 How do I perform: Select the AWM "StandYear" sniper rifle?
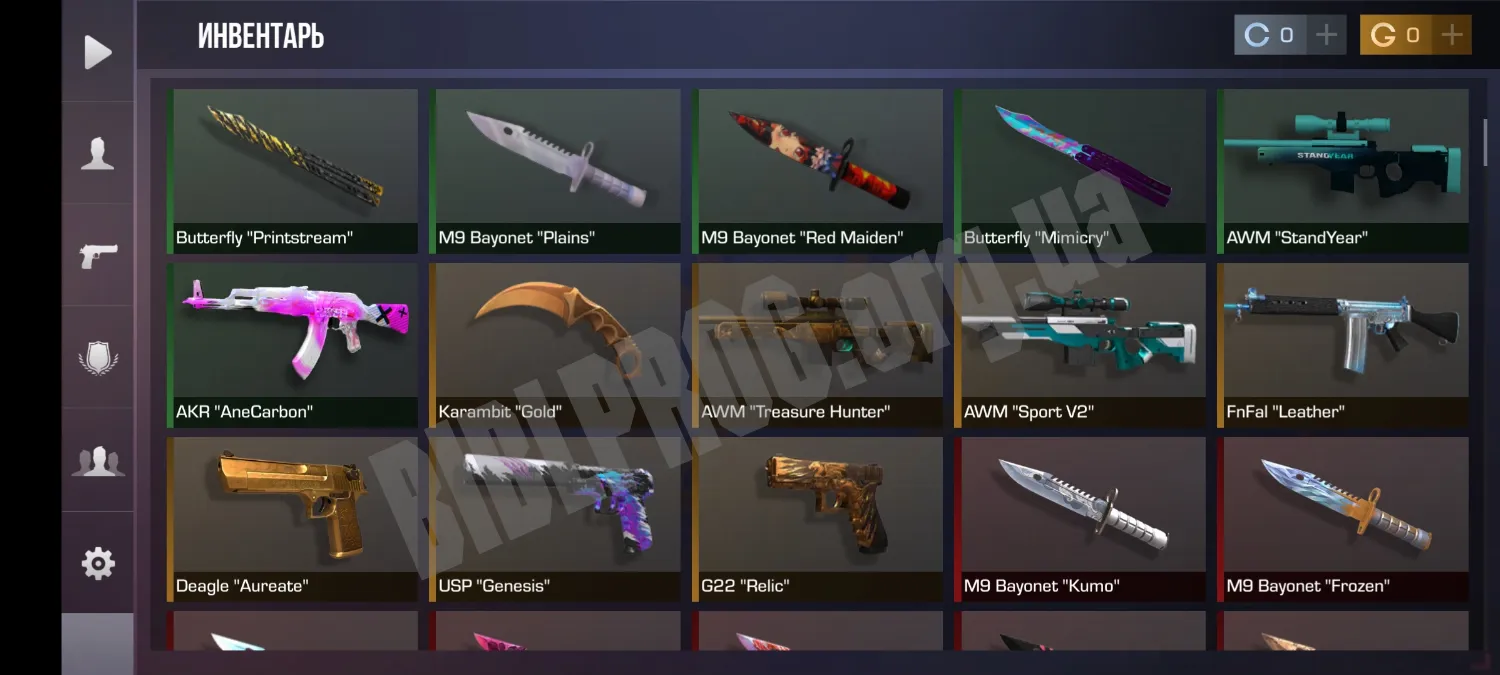point(1343,170)
